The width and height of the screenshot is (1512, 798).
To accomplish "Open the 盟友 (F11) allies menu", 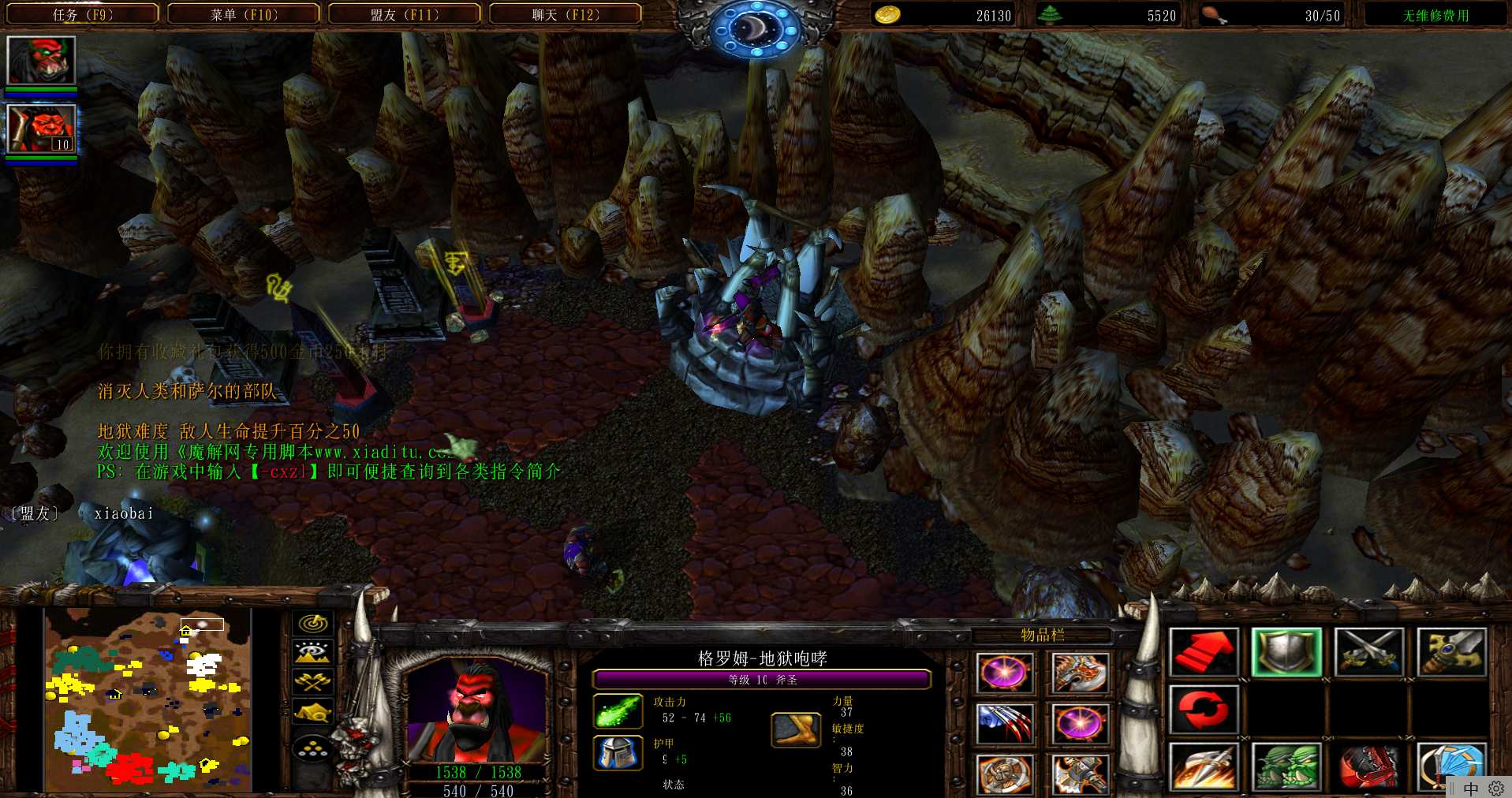I will pos(405,14).
